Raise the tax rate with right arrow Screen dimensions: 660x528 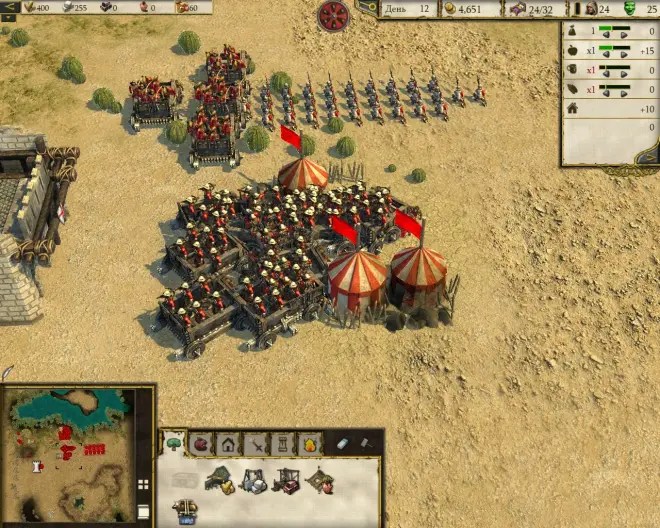click(x=625, y=35)
